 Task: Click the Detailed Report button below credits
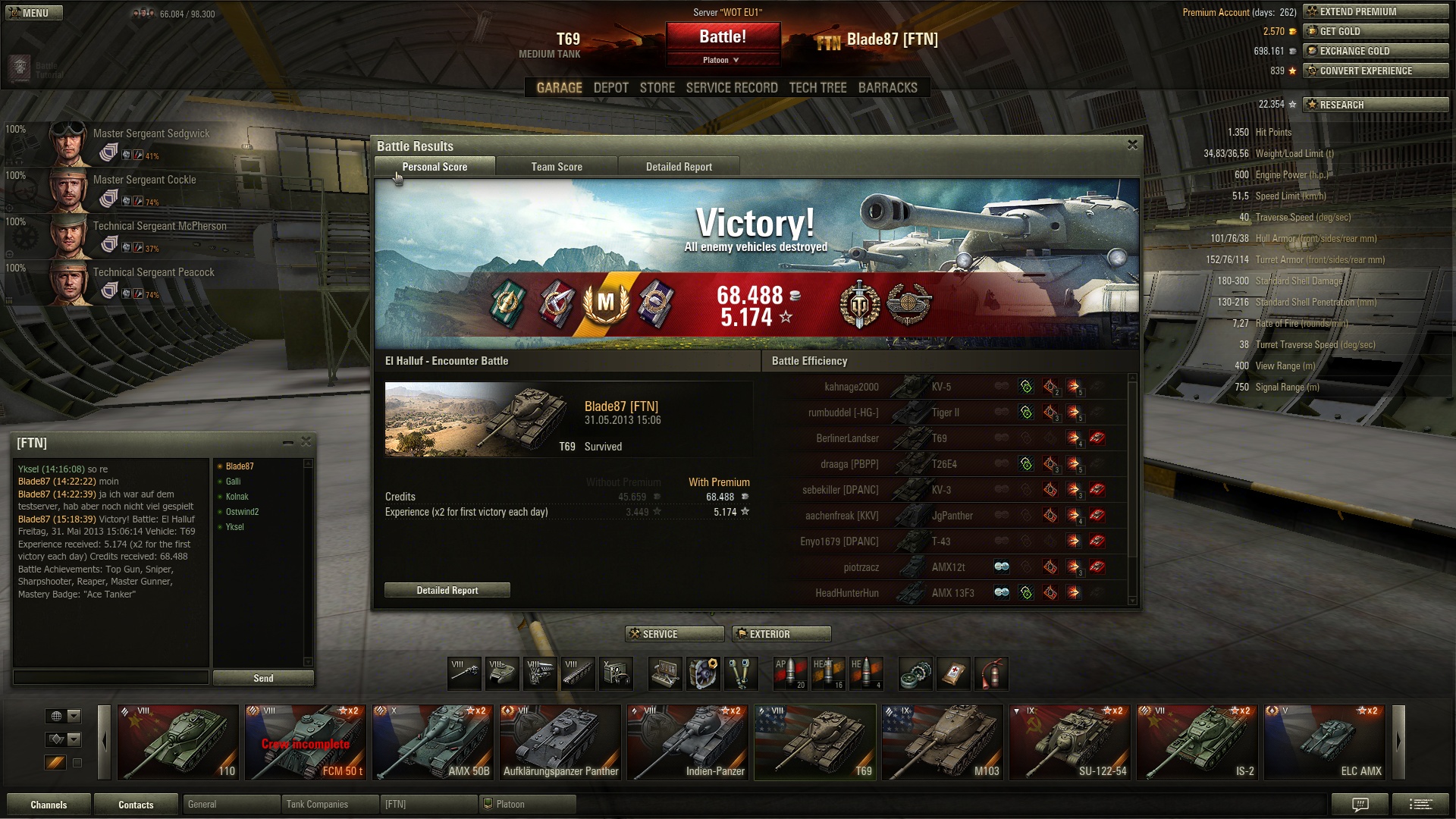(x=447, y=590)
